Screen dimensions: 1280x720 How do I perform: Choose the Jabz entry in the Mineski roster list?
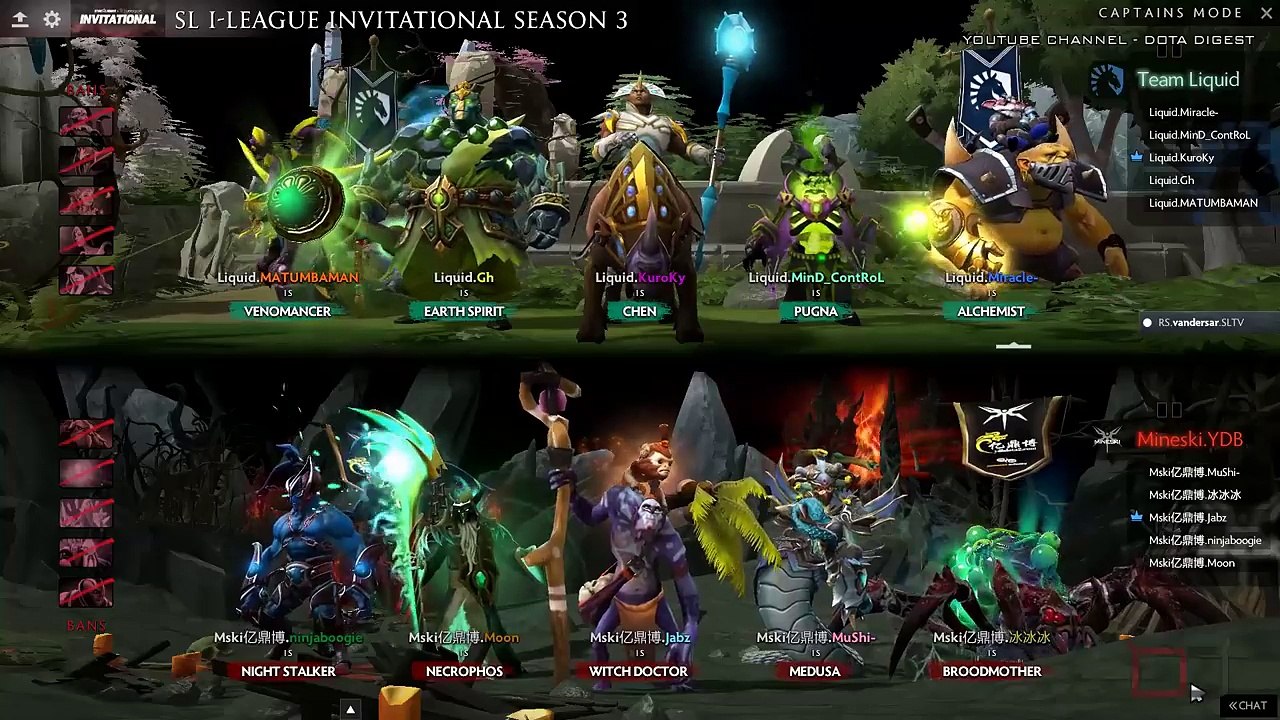tap(1187, 518)
